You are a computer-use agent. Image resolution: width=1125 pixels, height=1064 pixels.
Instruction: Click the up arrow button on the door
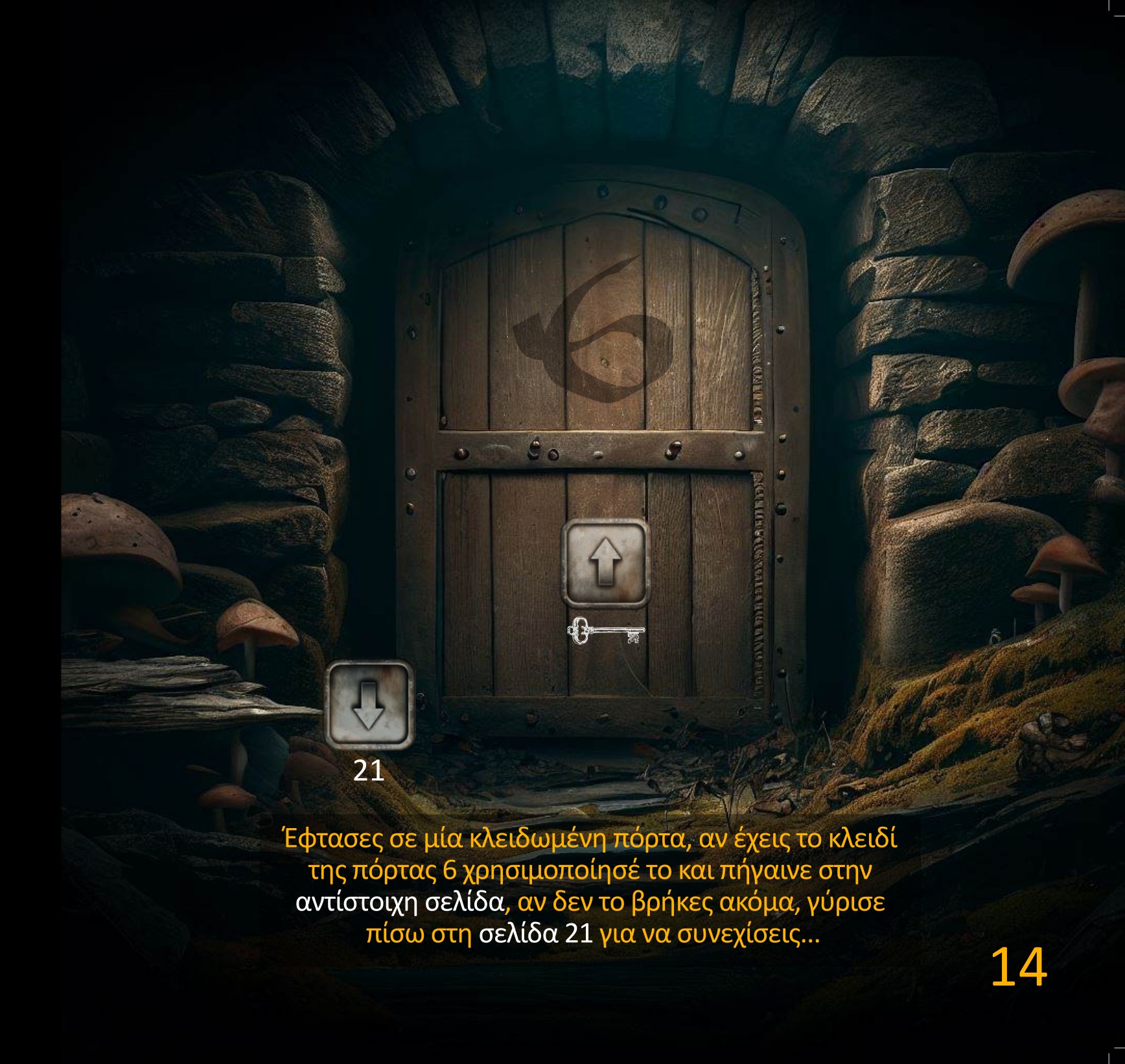pyautogui.click(x=605, y=562)
